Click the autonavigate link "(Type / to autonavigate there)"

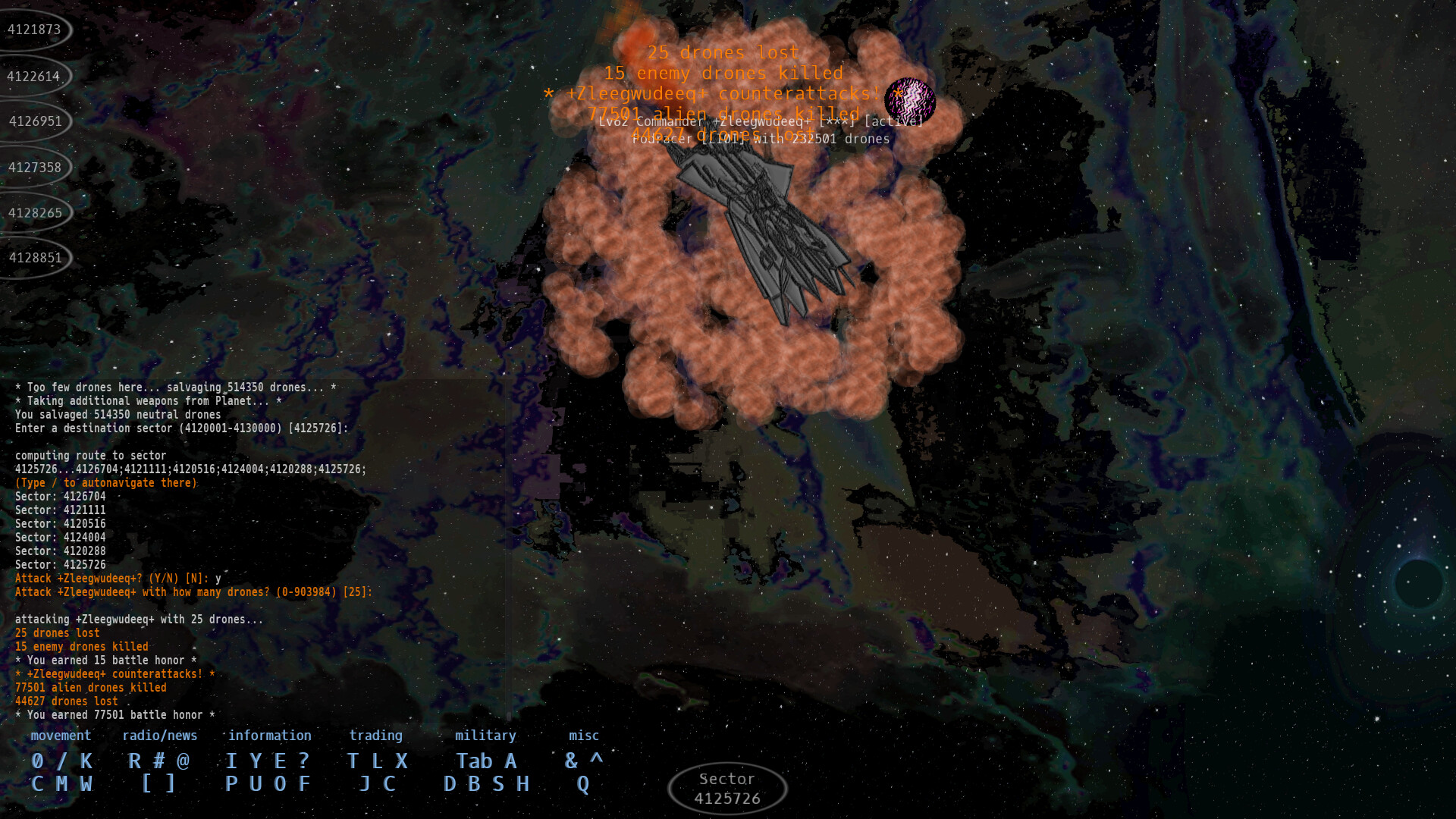point(105,482)
